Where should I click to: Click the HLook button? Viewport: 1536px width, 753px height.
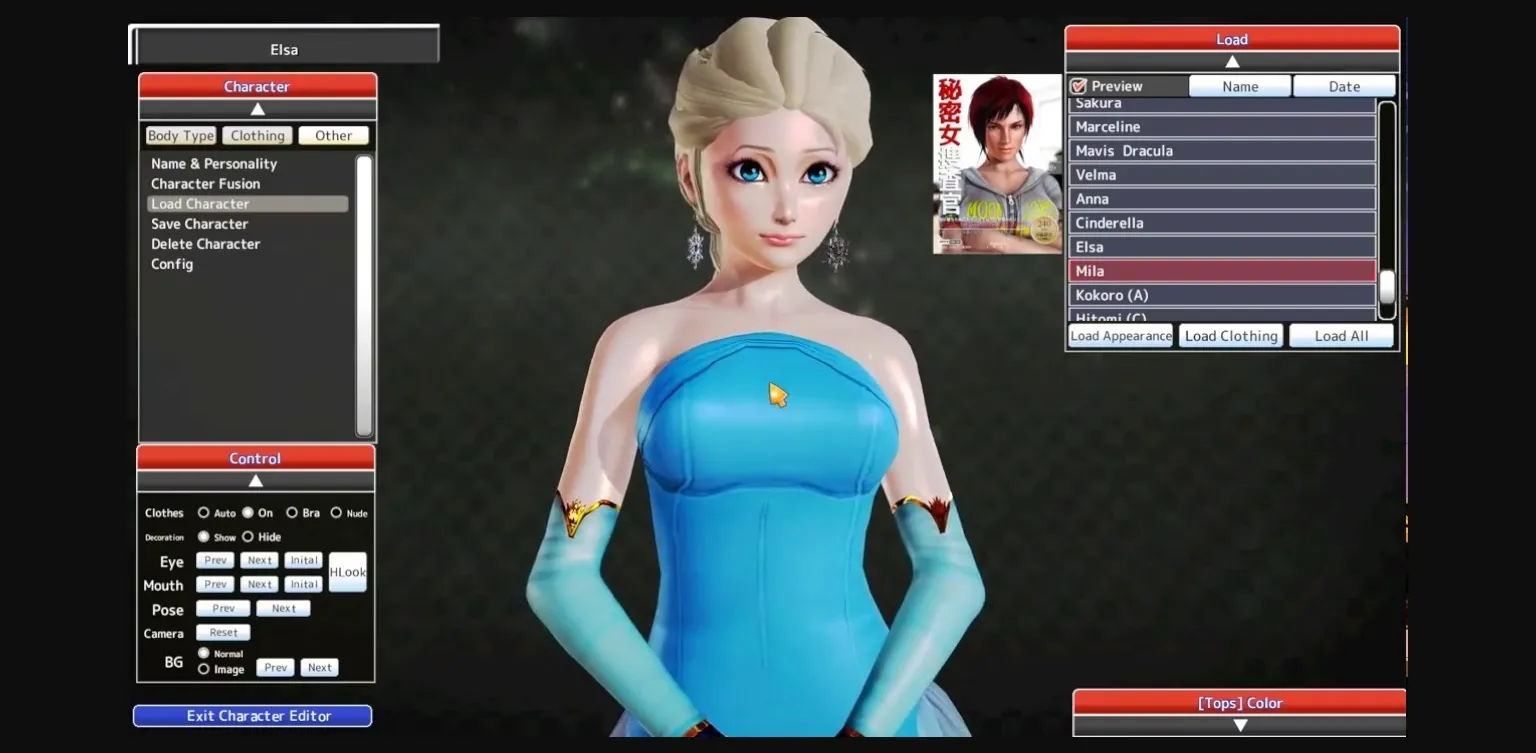point(347,572)
